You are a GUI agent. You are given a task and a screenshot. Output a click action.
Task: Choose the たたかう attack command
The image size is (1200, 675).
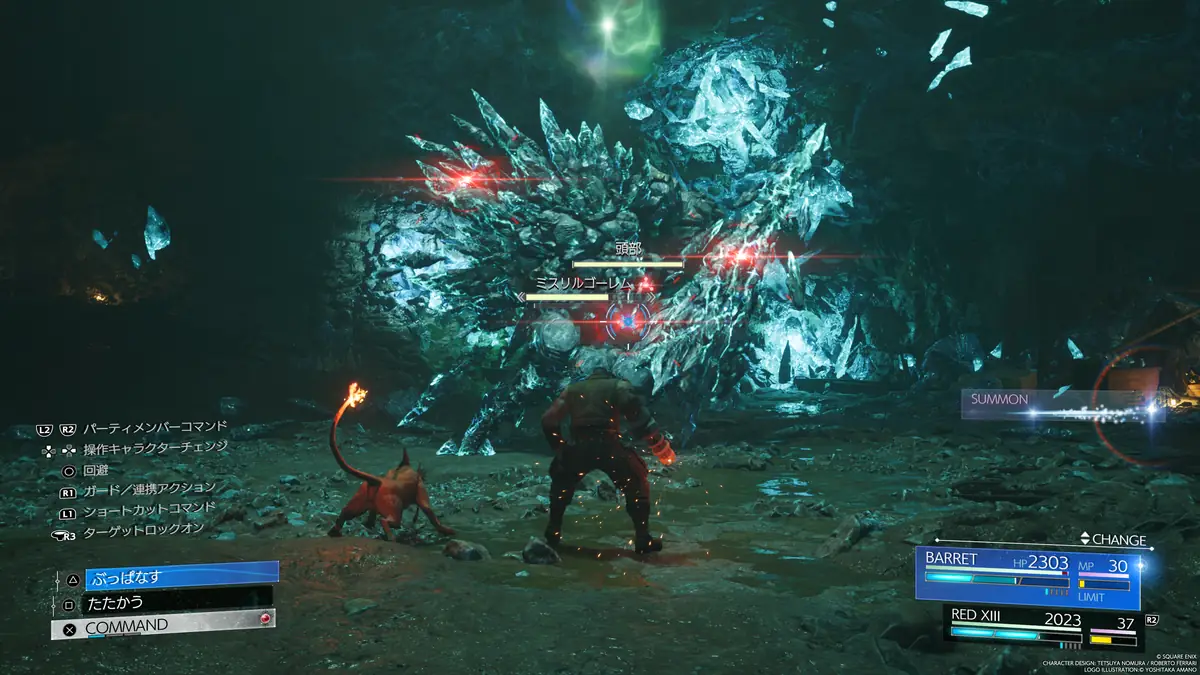[177, 602]
